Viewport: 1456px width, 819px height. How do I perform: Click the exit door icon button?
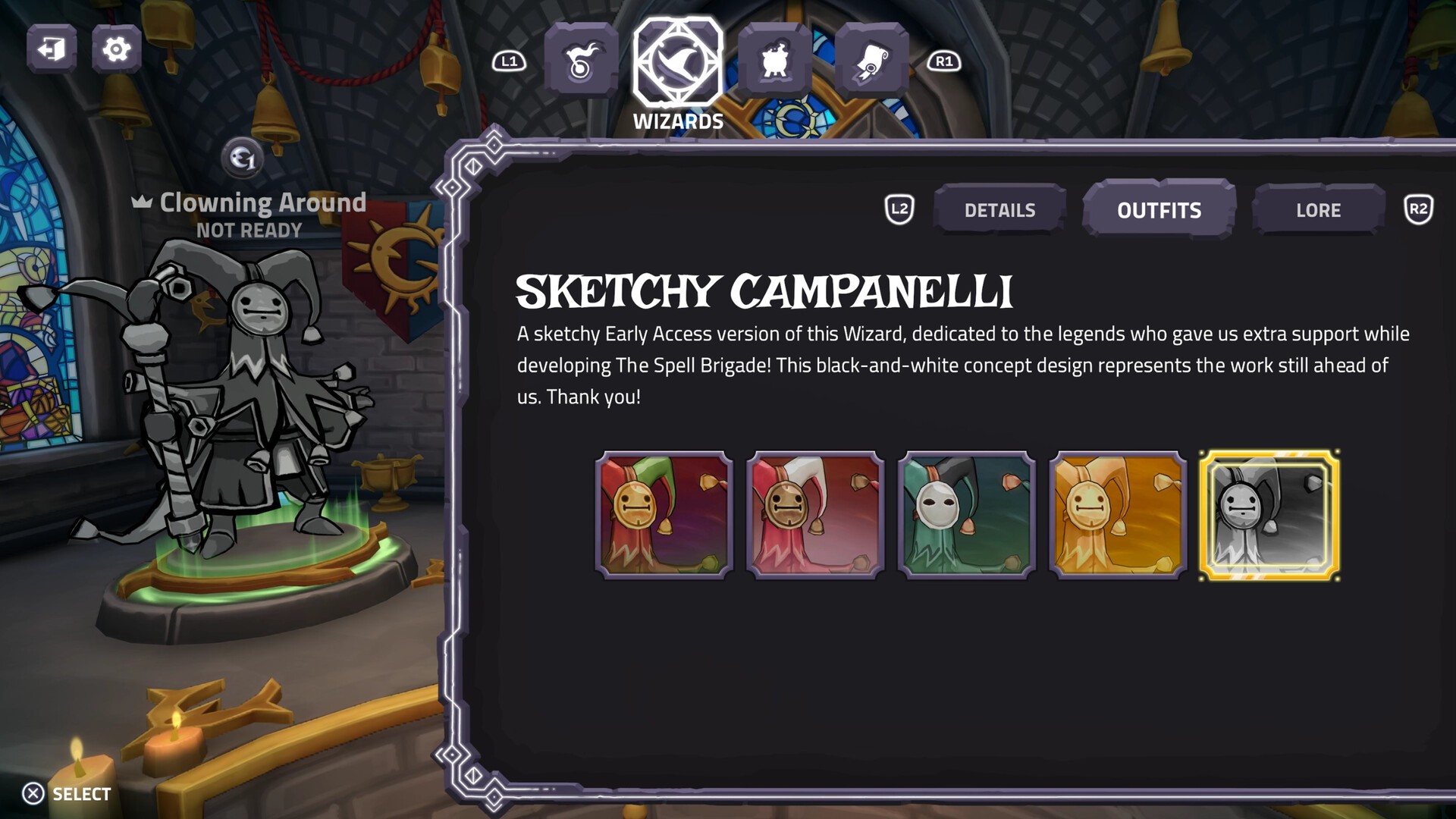(x=52, y=49)
